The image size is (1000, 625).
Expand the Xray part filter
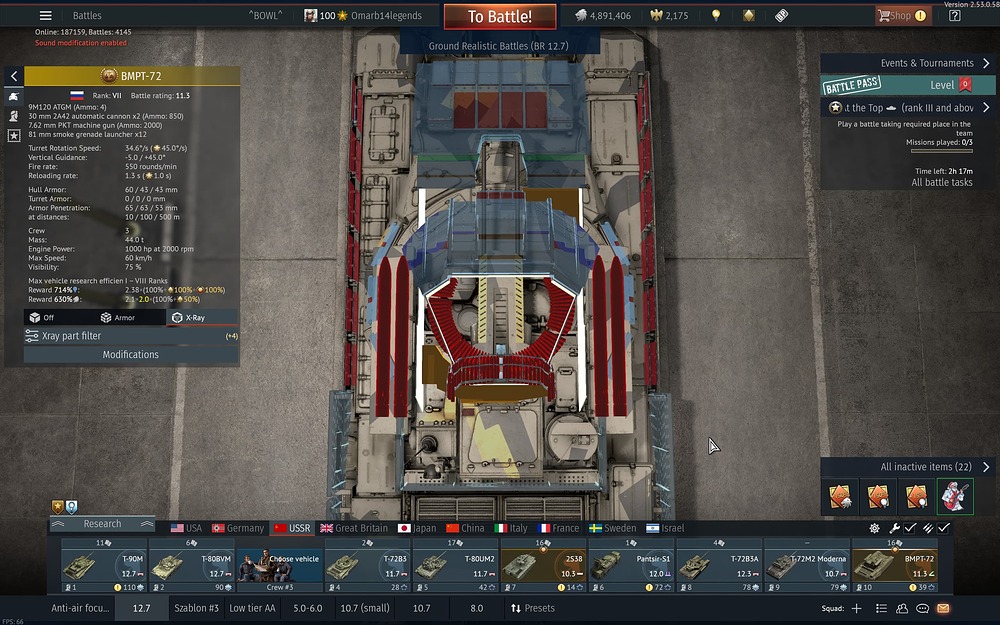pyautogui.click(x=130, y=336)
